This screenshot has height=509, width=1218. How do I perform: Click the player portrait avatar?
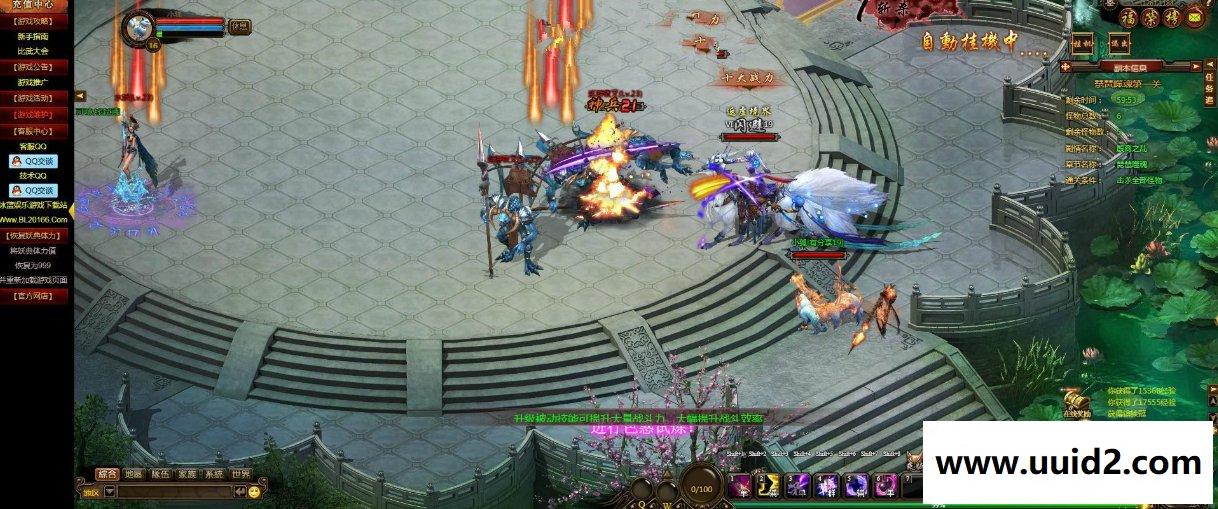pos(139,27)
